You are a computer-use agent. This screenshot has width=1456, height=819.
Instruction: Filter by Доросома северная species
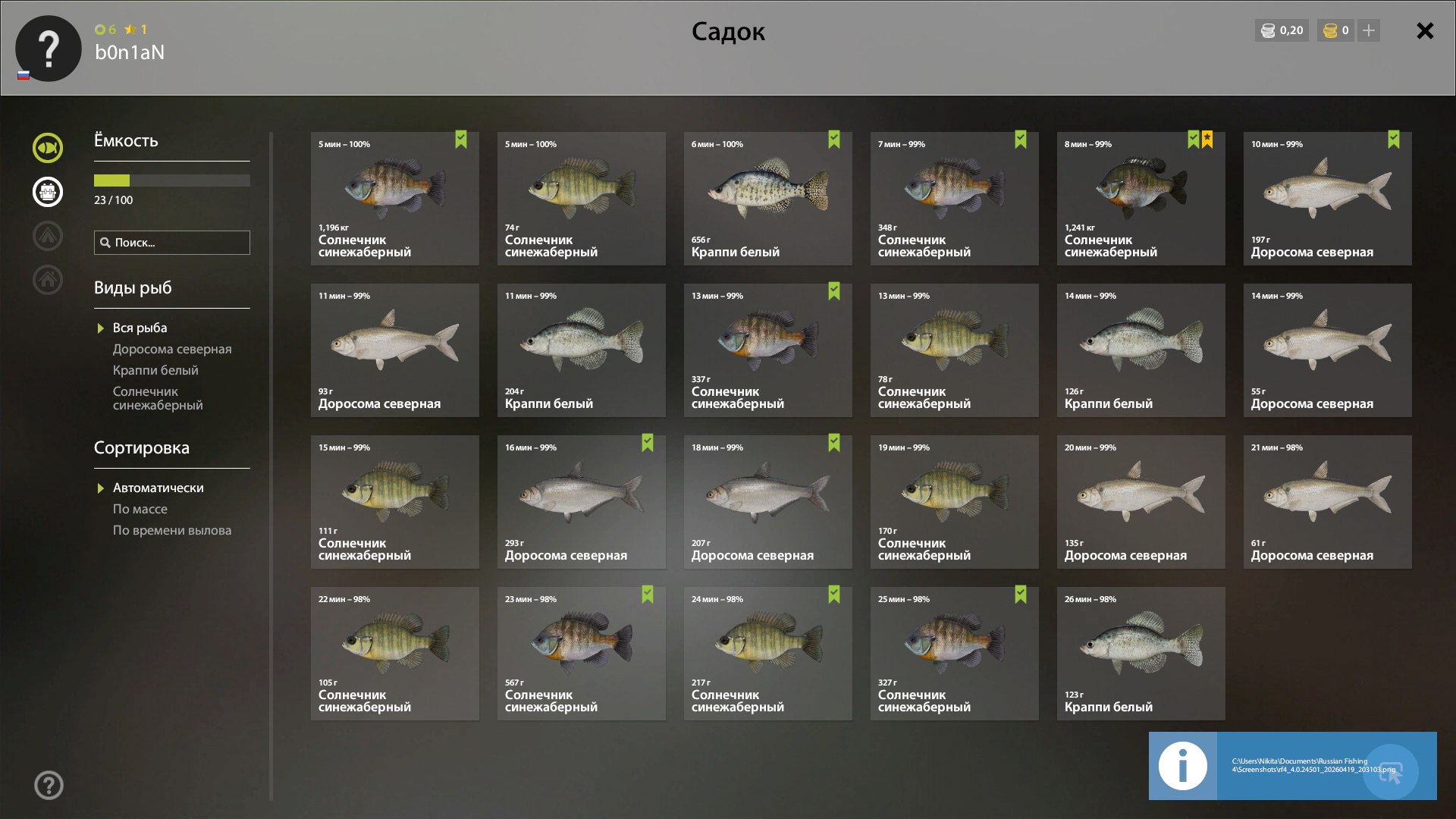[x=172, y=350]
